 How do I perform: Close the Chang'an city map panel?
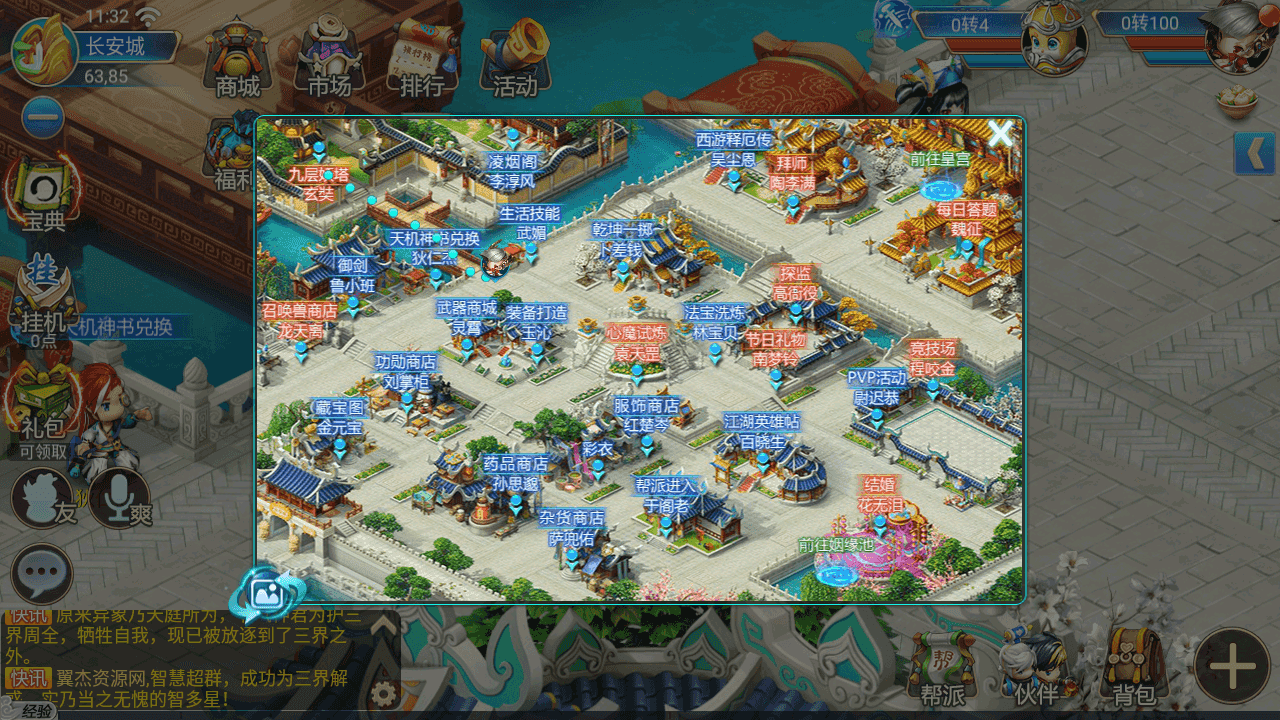[1000, 134]
